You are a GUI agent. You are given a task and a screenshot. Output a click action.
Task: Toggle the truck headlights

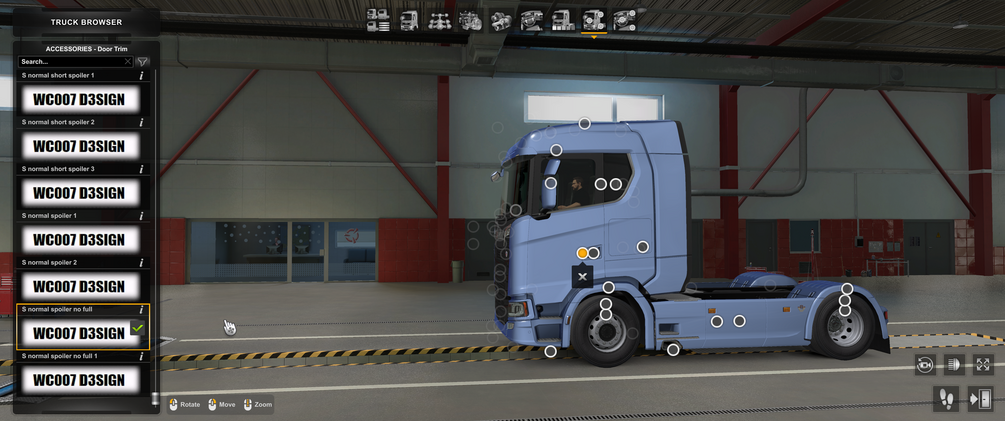tap(953, 365)
